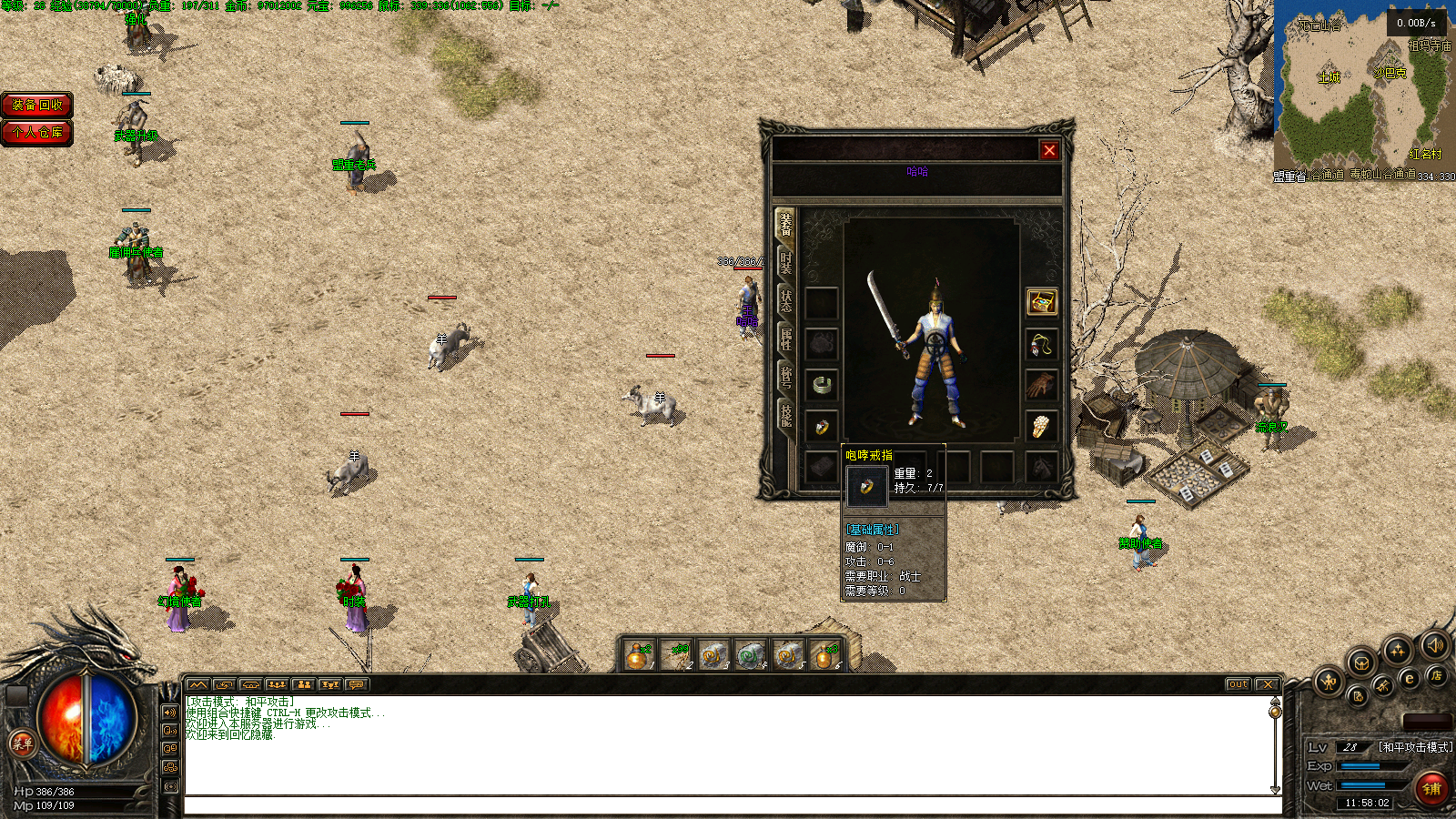Show the 属性 attributes tab
This screenshot has height=819, width=1456.
click(x=785, y=339)
